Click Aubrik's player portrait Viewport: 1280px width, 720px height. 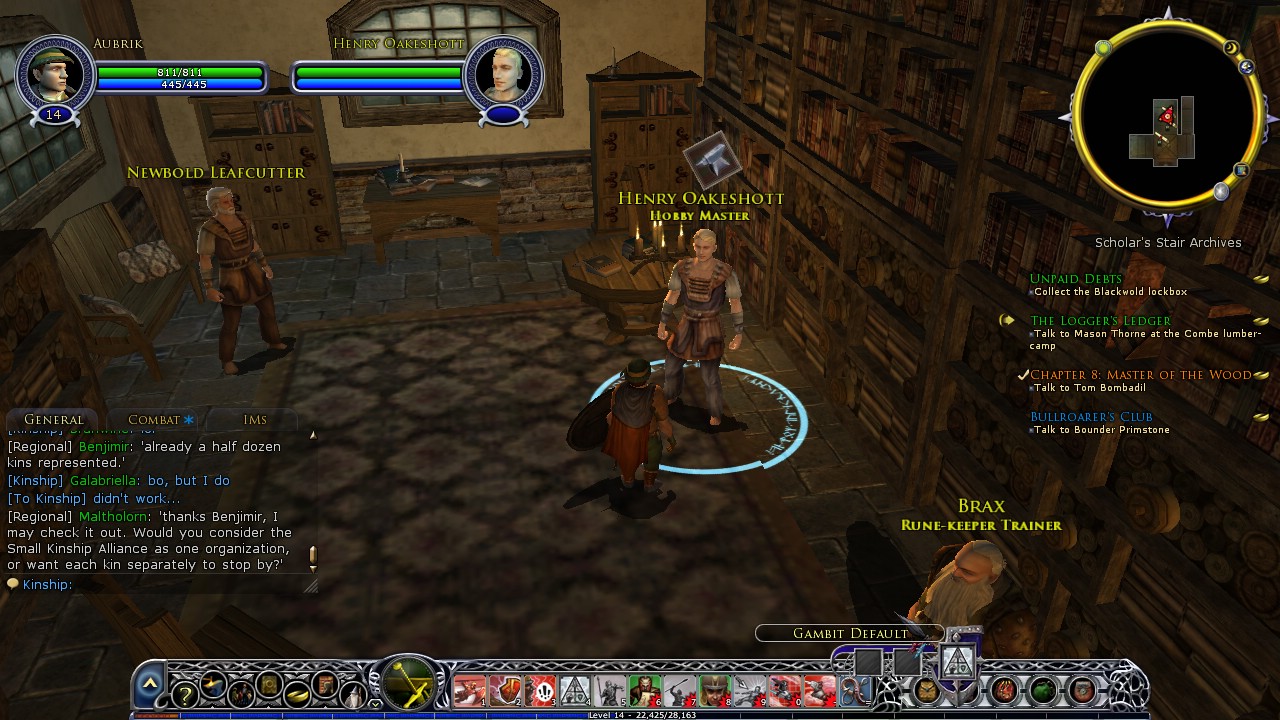click(54, 74)
